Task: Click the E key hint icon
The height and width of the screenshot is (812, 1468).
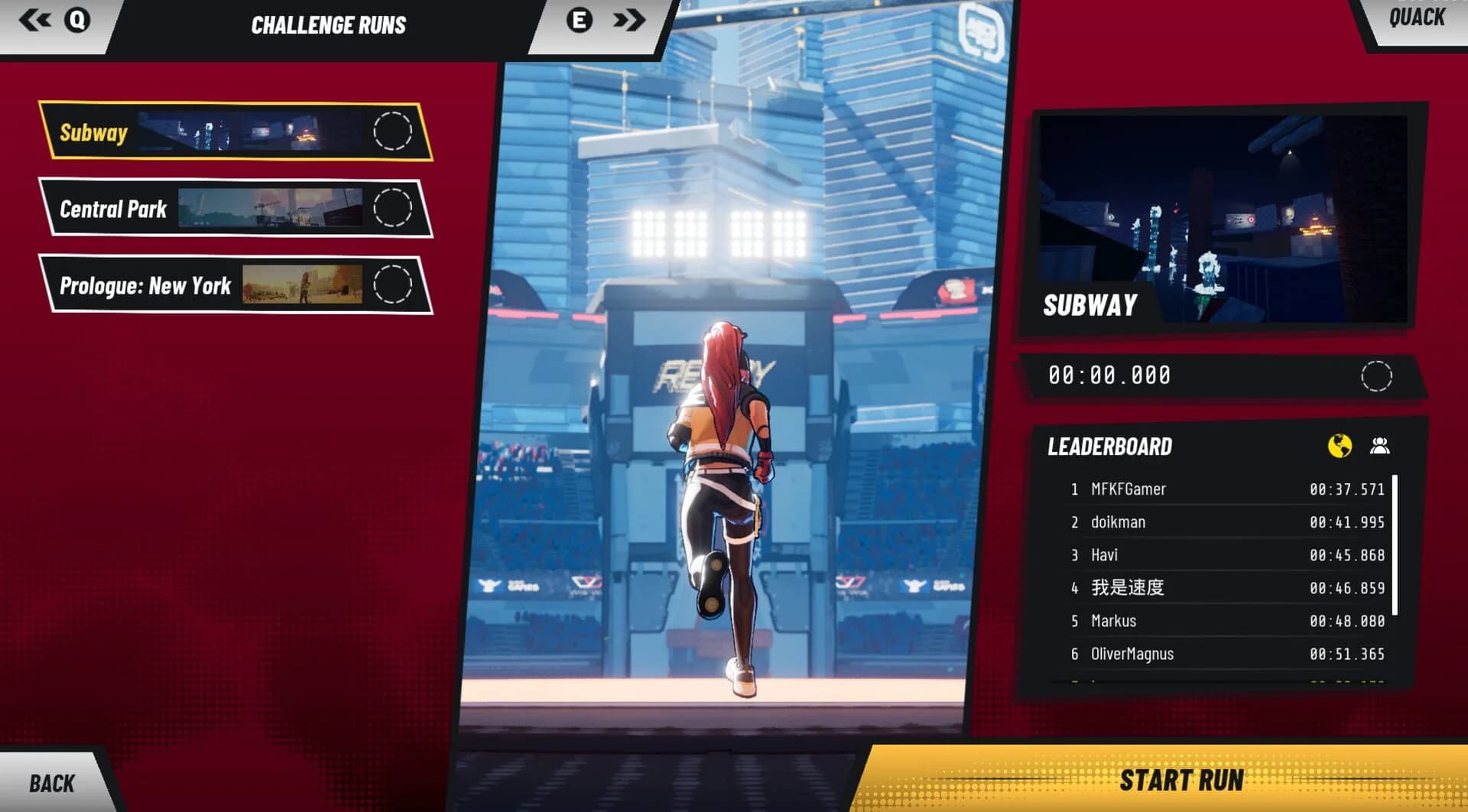Action: (579, 21)
